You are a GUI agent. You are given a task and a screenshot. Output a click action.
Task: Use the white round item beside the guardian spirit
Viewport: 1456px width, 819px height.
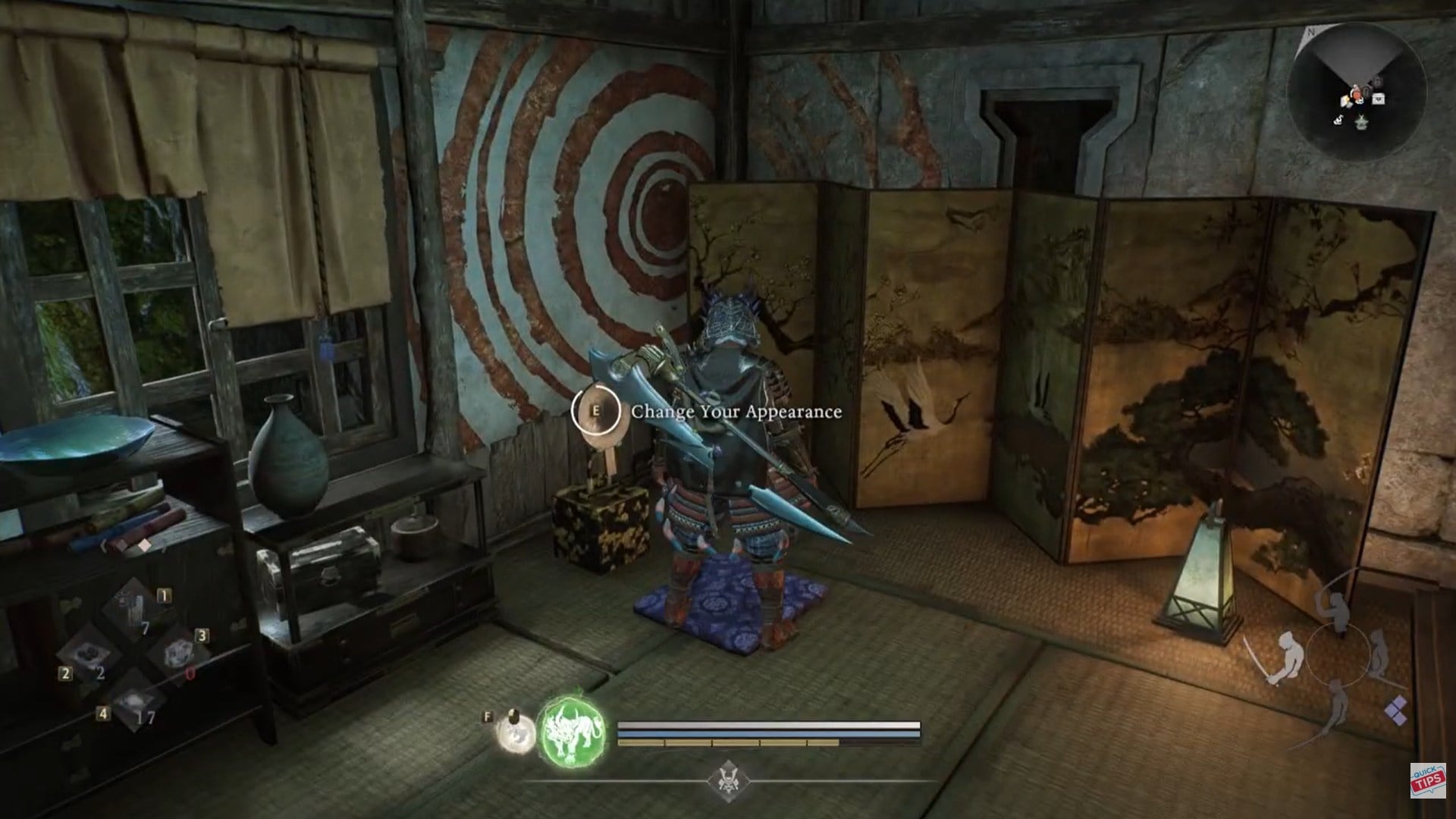pyautogui.click(x=513, y=735)
